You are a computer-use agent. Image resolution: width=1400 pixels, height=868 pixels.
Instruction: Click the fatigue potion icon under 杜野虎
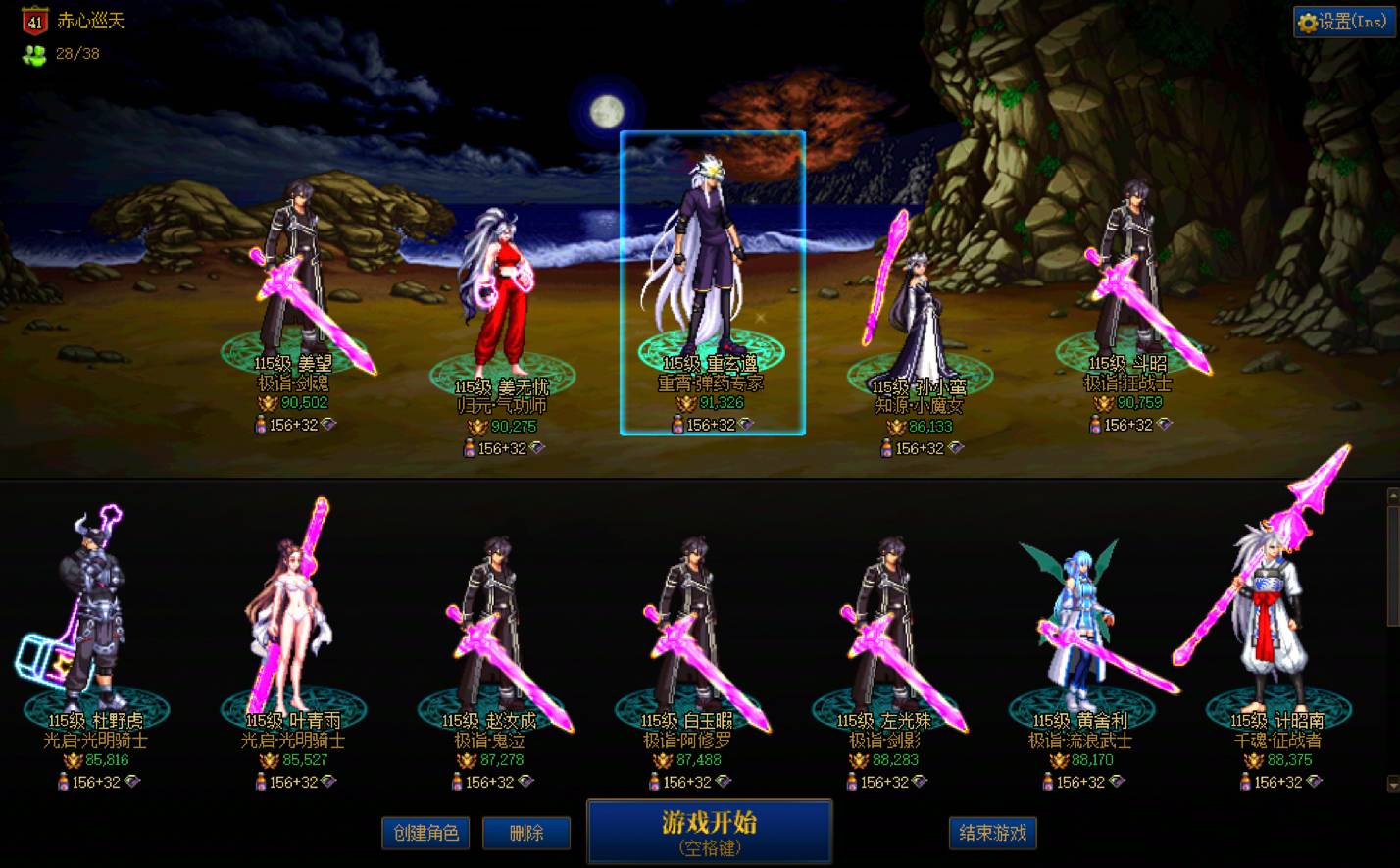[61, 781]
